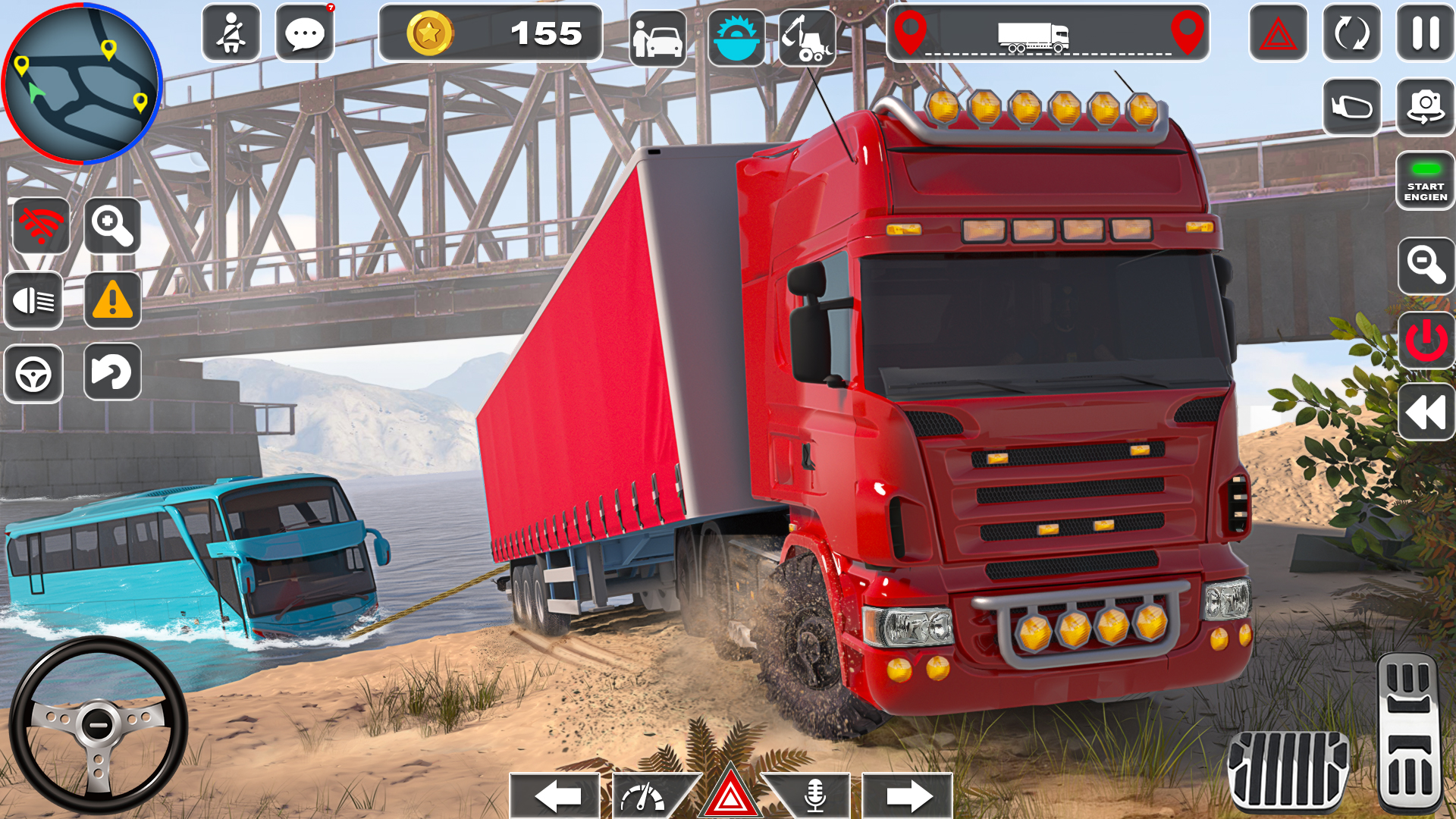Toggle the START ENGINE switch
Image resolution: width=1456 pixels, height=819 pixels.
coord(1424,182)
